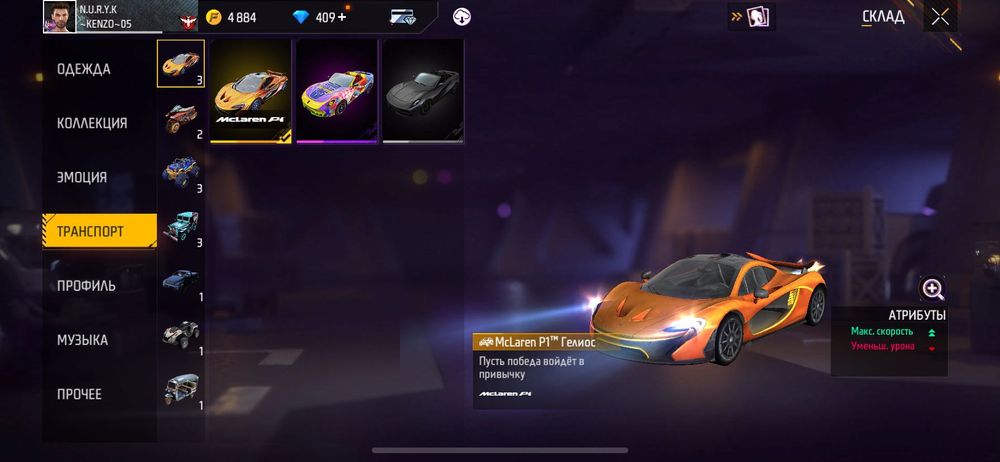Close the СКЛАД vault screen
1000x462 pixels.
click(x=940, y=17)
